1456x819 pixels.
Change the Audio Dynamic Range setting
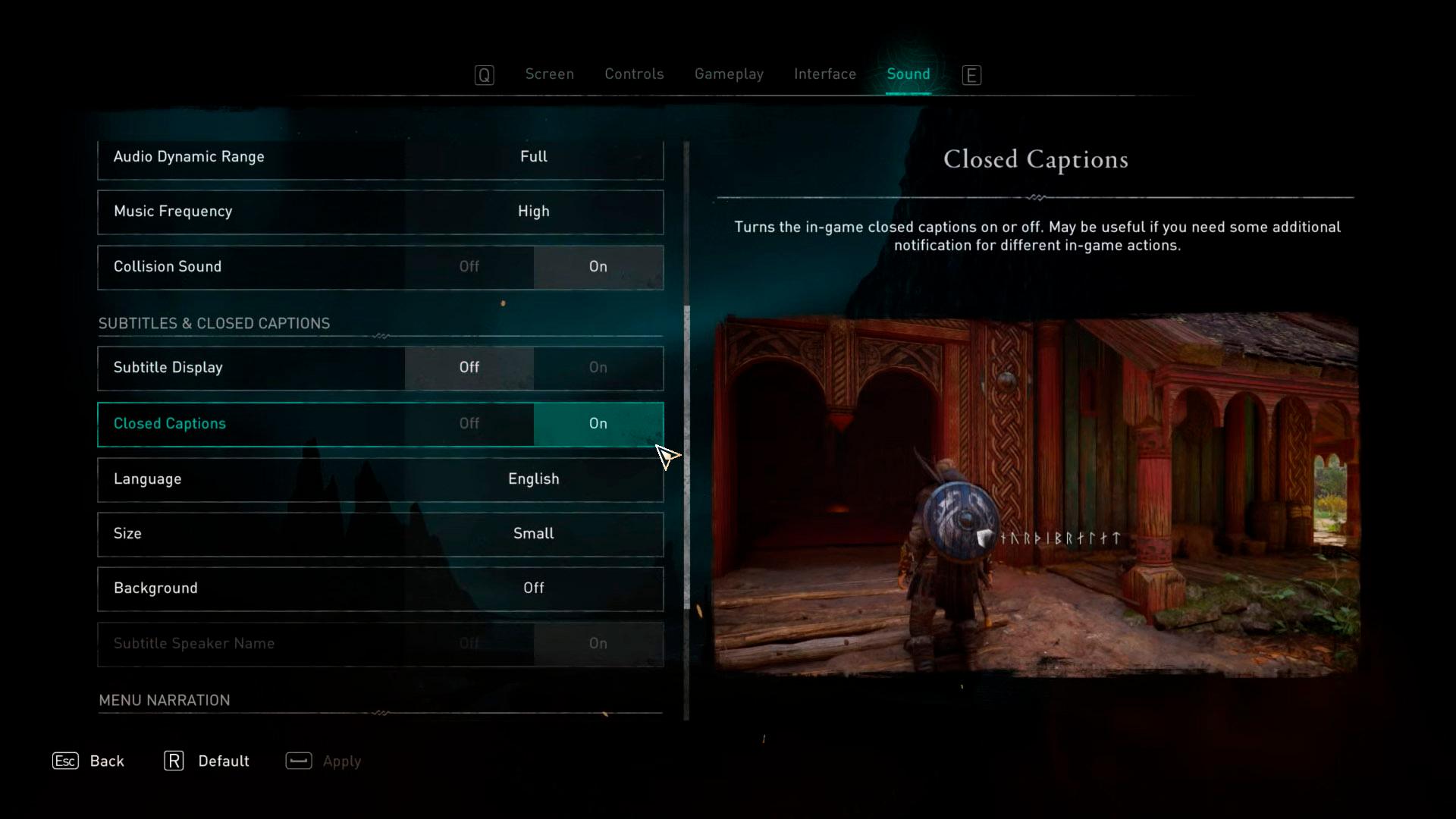[x=533, y=157]
